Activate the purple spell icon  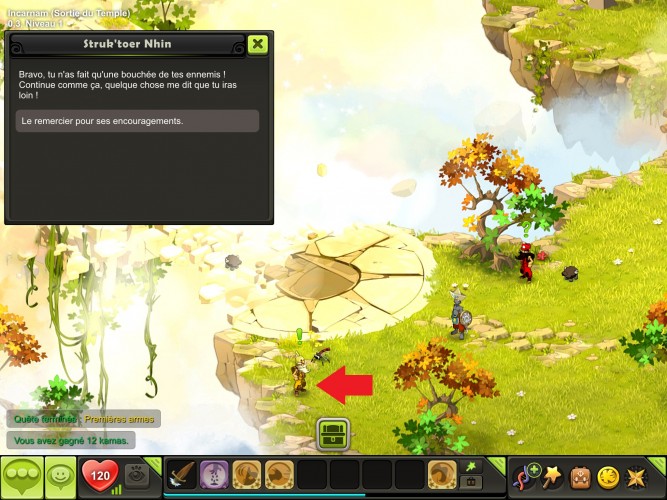pos(213,474)
